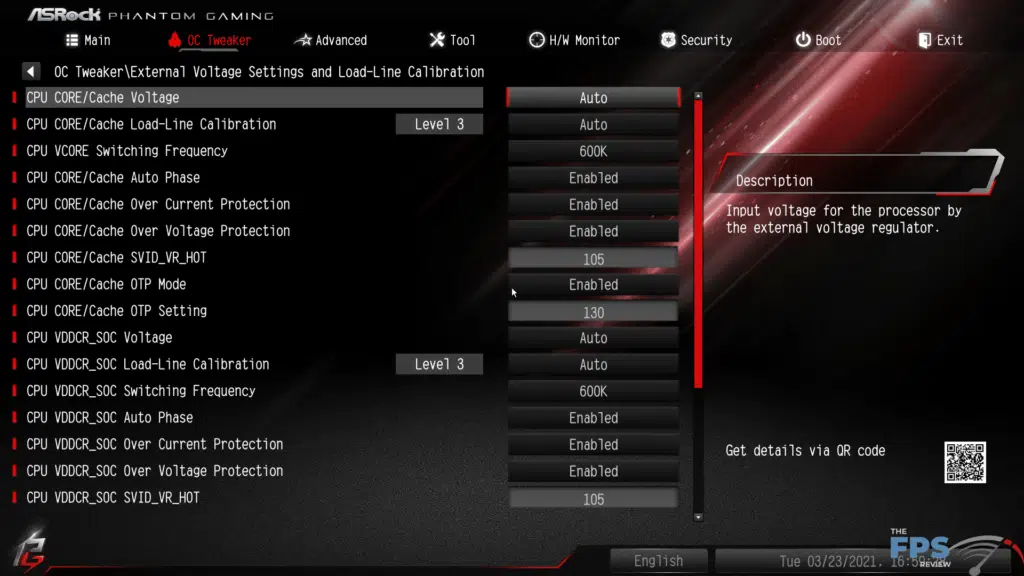Image resolution: width=1024 pixels, height=576 pixels.
Task: Open the English language selector
Action: coord(658,561)
